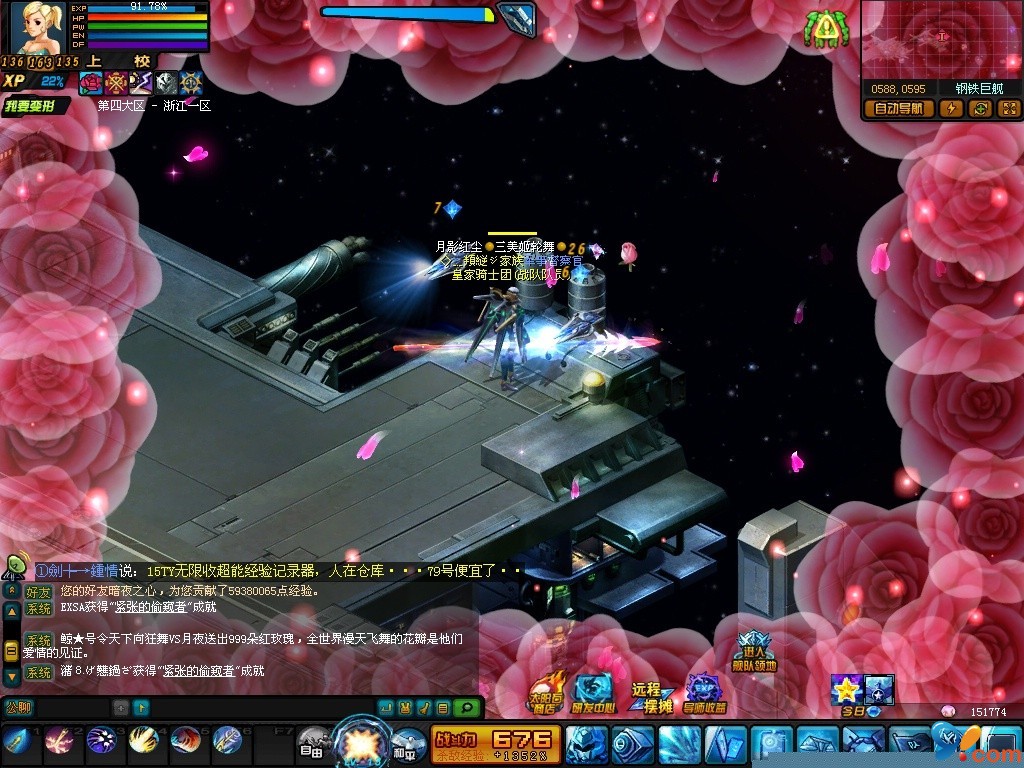Click the lightning bolt minimap button
The width and height of the screenshot is (1024, 768).
coord(951,109)
